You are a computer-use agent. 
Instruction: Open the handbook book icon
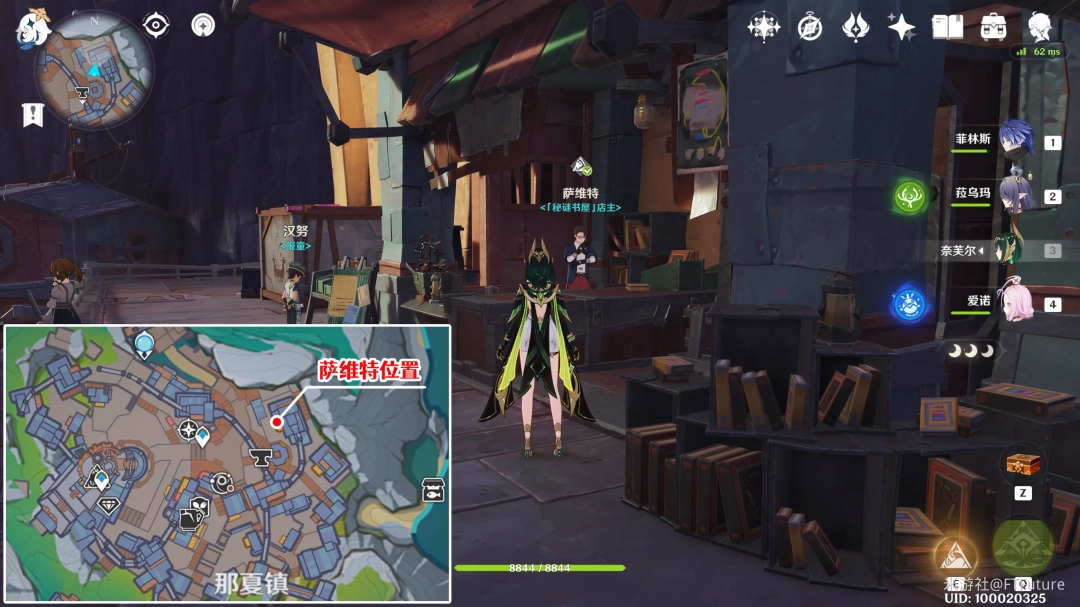pyautogui.click(x=947, y=27)
